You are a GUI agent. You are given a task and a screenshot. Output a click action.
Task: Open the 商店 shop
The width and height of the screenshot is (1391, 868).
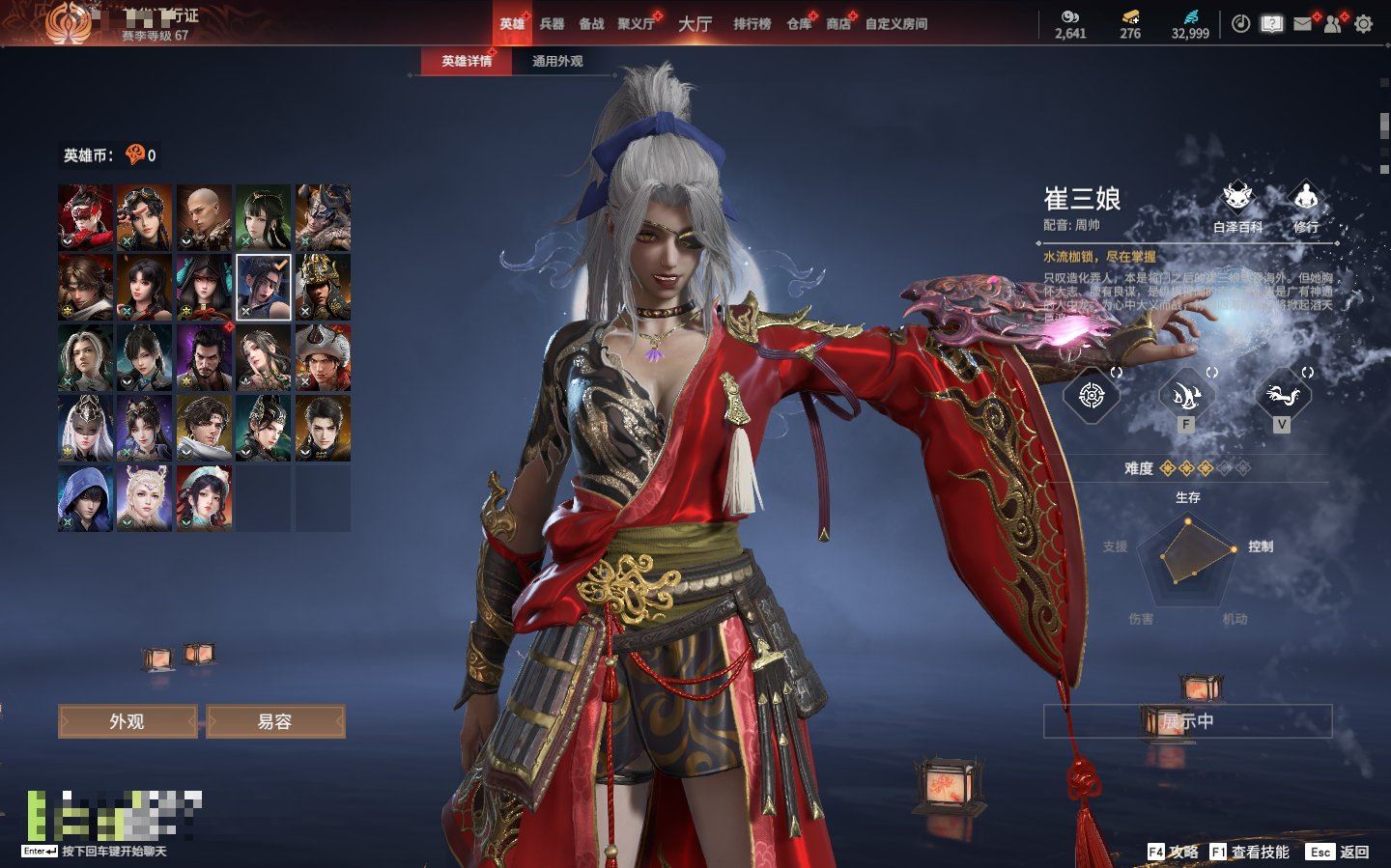pyautogui.click(x=837, y=24)
